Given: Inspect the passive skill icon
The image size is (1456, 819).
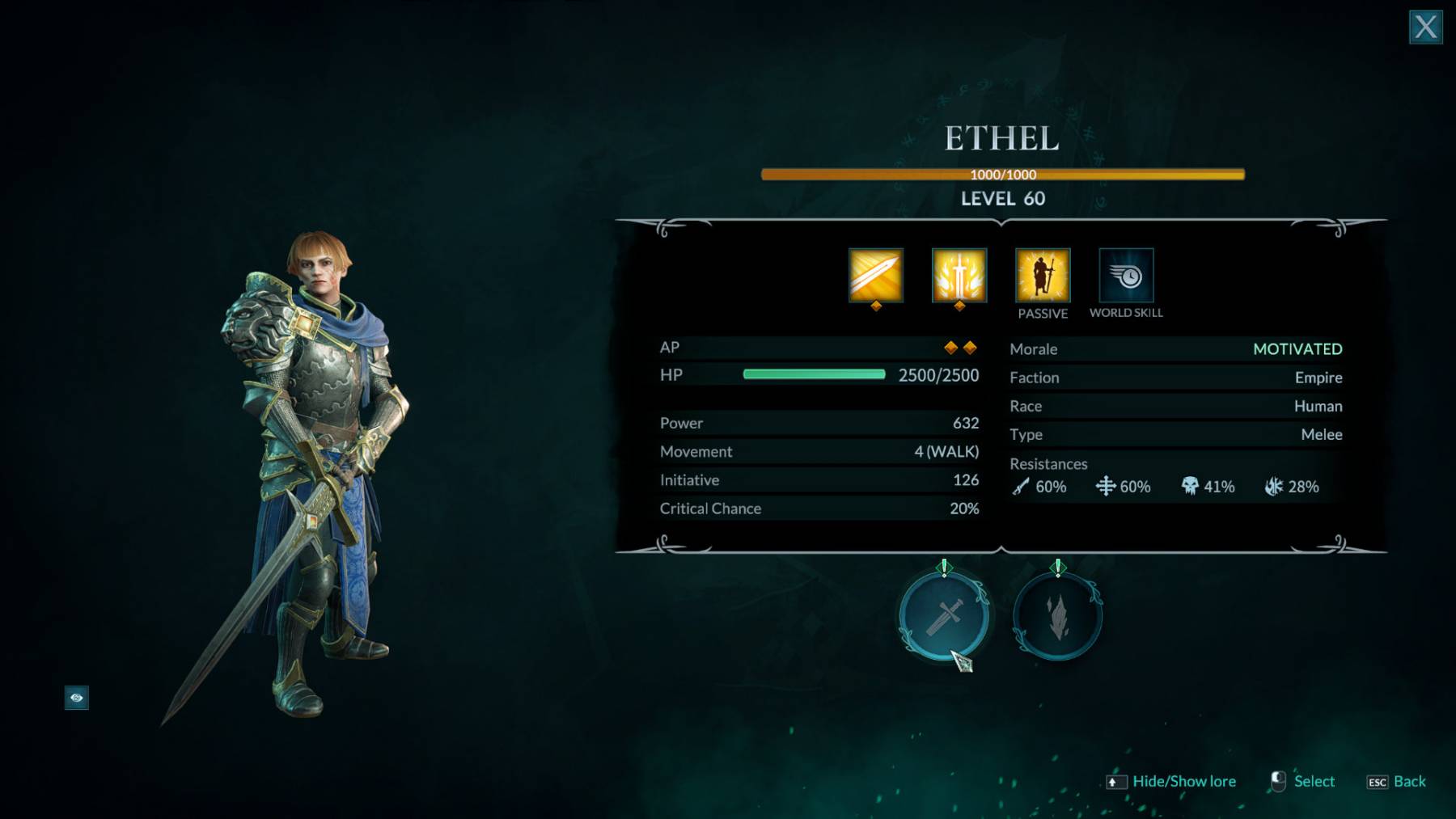Looking at the screenshot, I should pos(1043,276).
